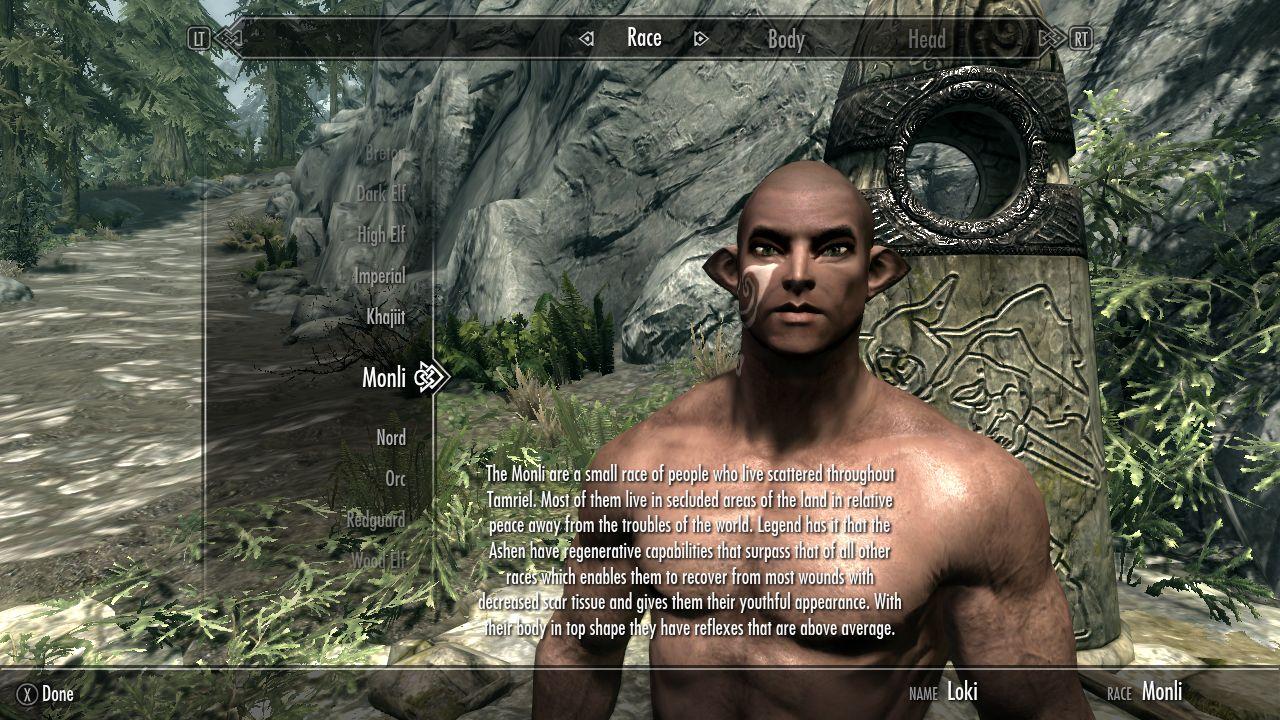
Task: Switch to the Race tab
Action: (x=644, y=38)
